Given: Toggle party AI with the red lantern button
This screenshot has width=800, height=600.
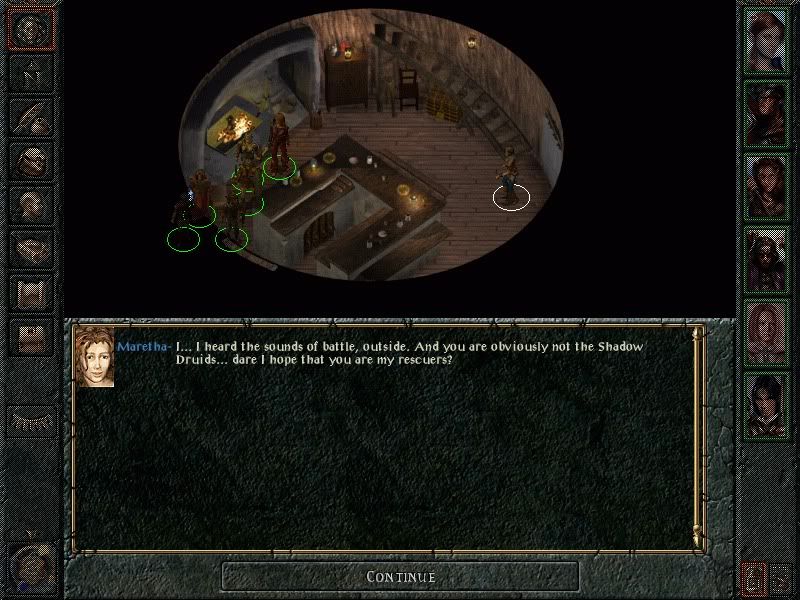Looking at the screenshot, I should 752,577.
